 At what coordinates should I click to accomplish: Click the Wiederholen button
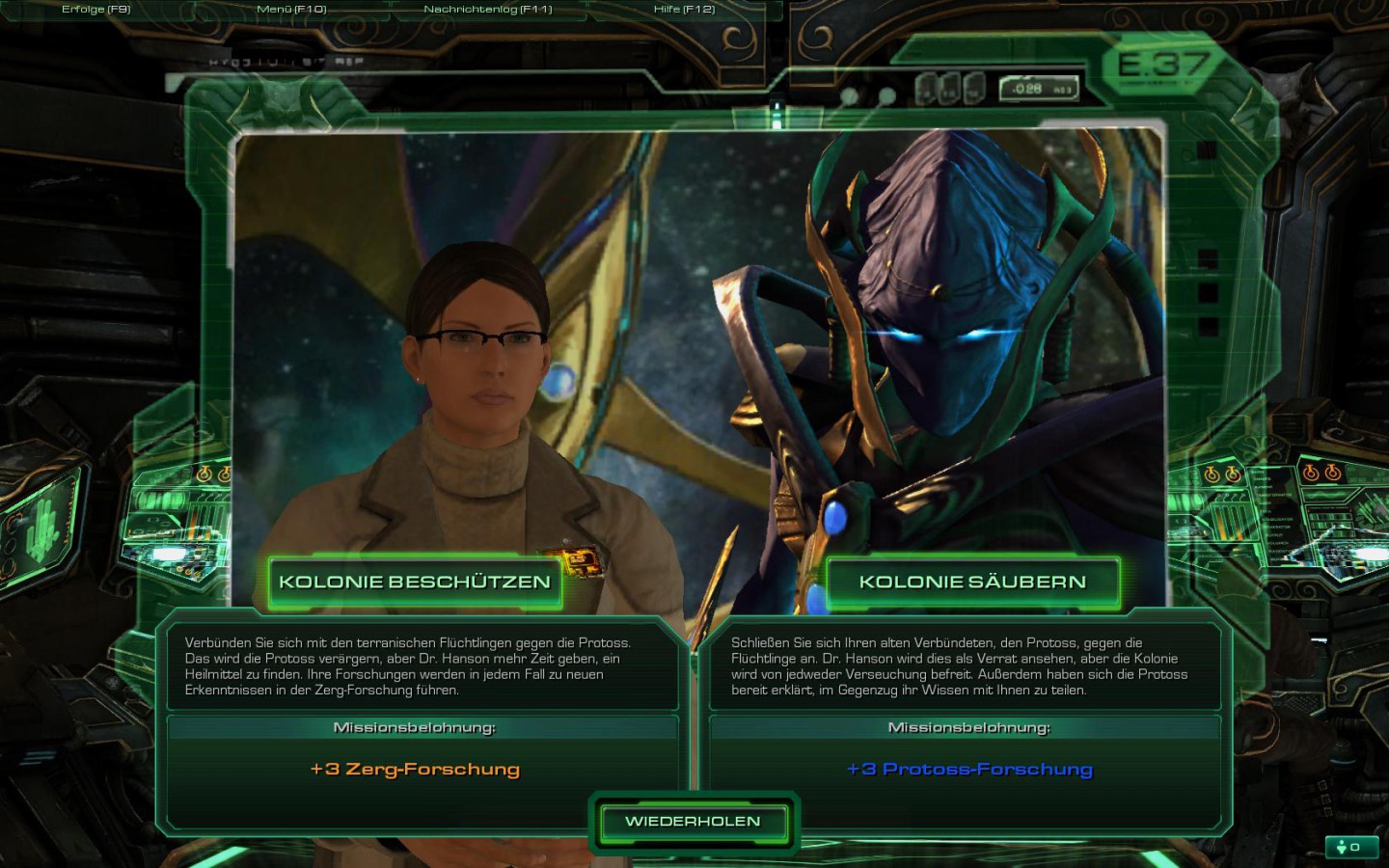(x=693, y=822)
